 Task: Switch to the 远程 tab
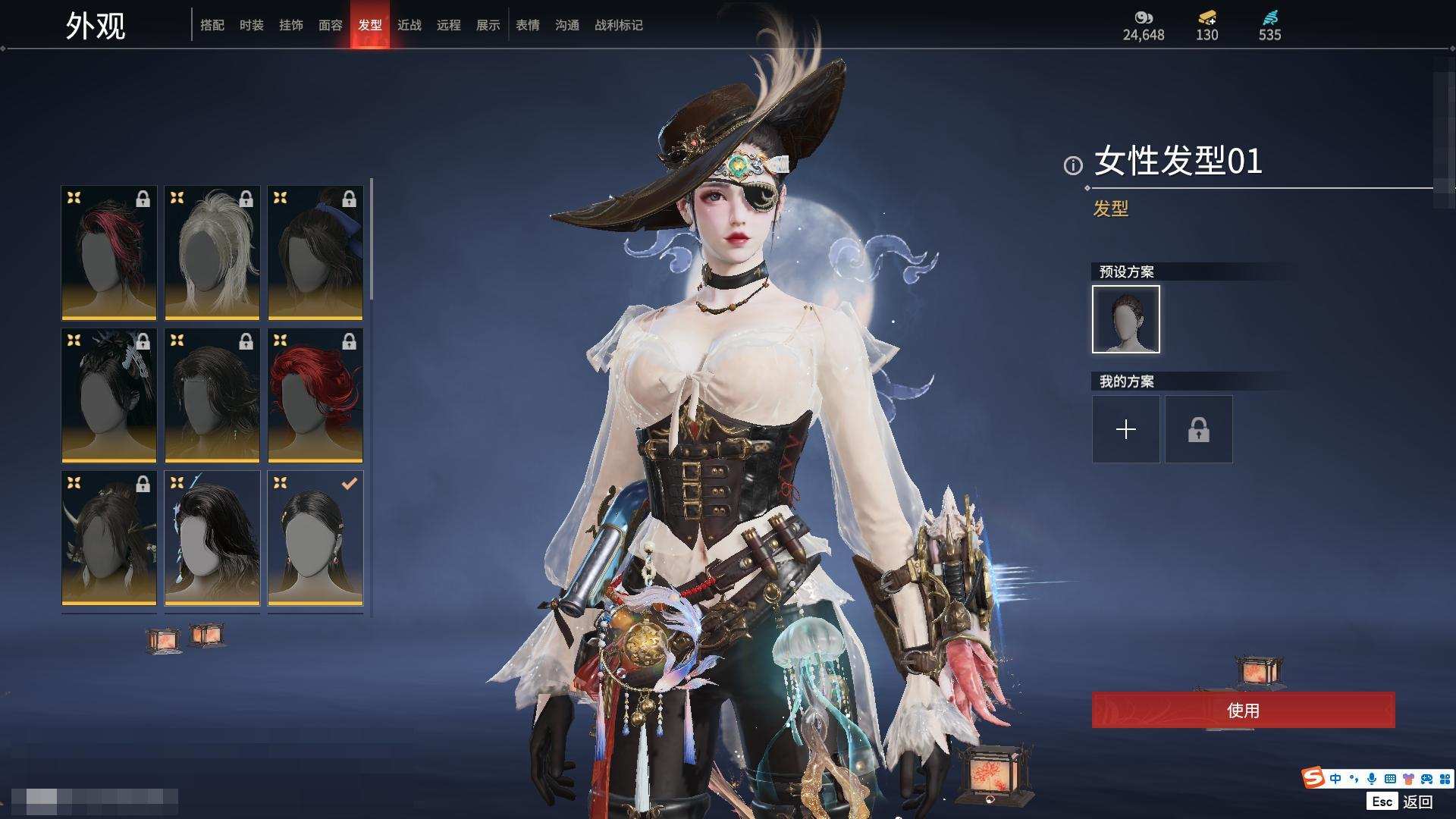point(449,25)
